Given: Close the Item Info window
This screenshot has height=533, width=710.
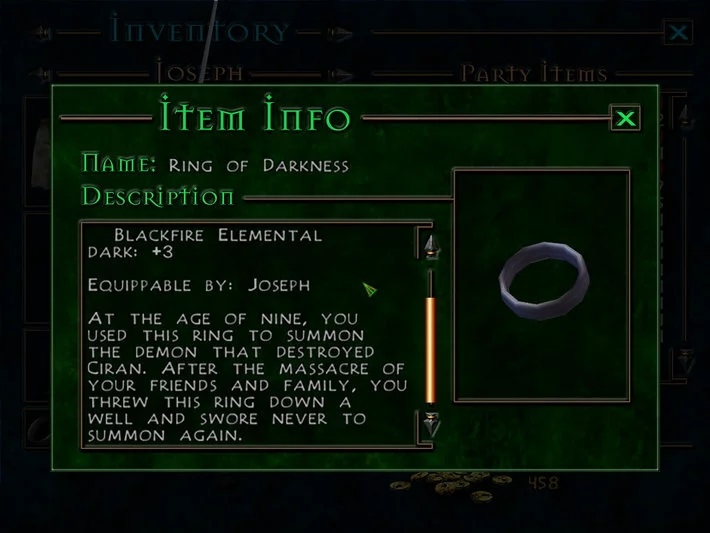Looking at the screenshot, I should tap(626, 119).
